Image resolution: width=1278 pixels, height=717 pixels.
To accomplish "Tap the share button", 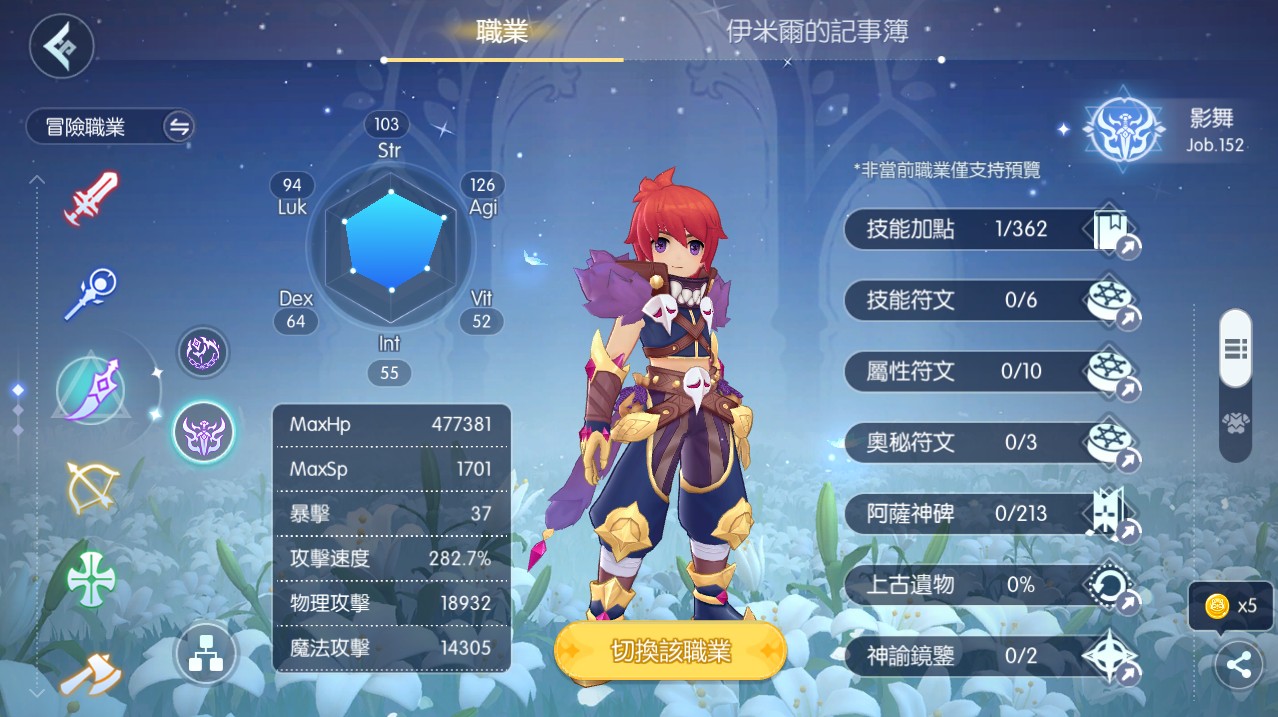I will coord(1238,665).
